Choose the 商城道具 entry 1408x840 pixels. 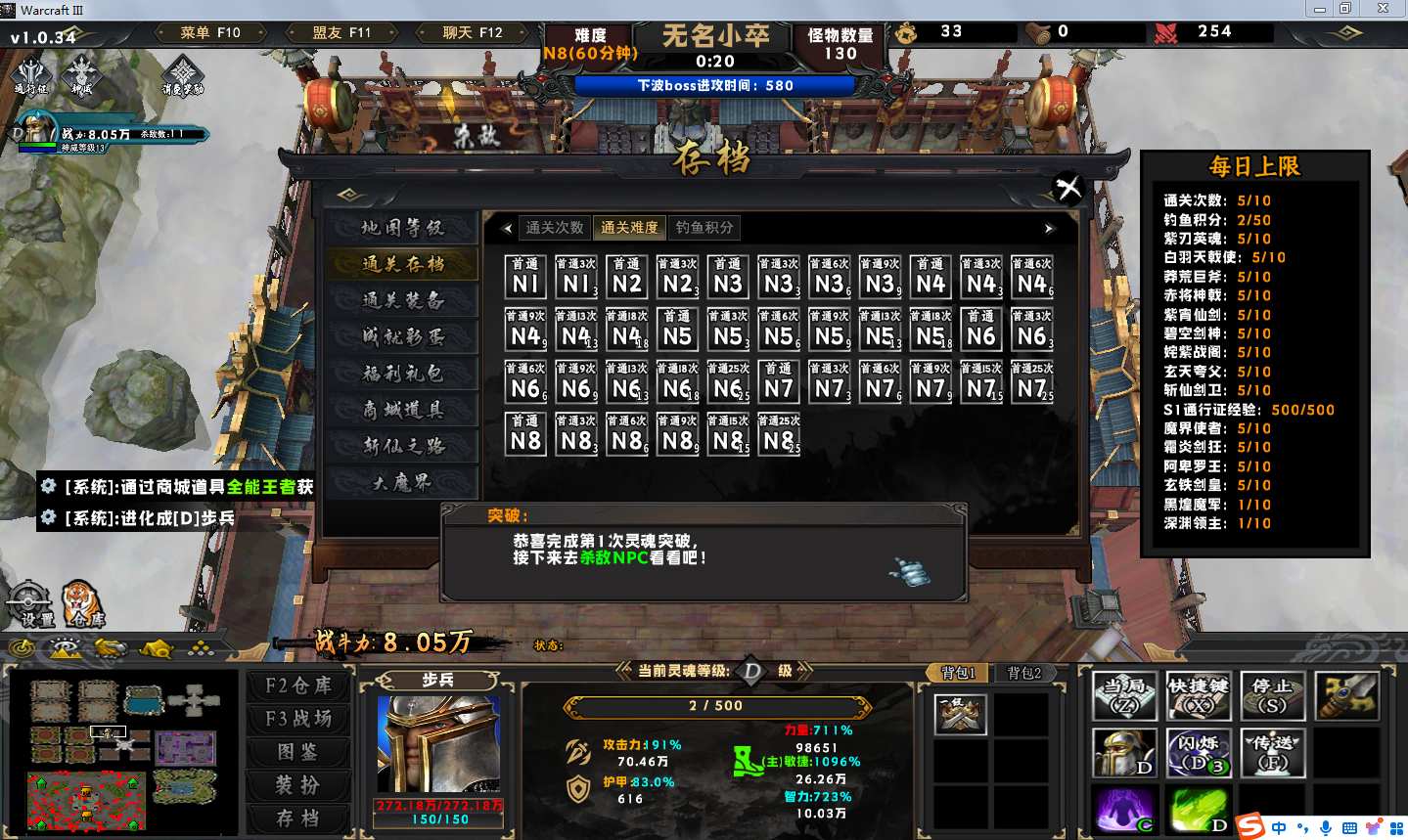coord(402,410)
